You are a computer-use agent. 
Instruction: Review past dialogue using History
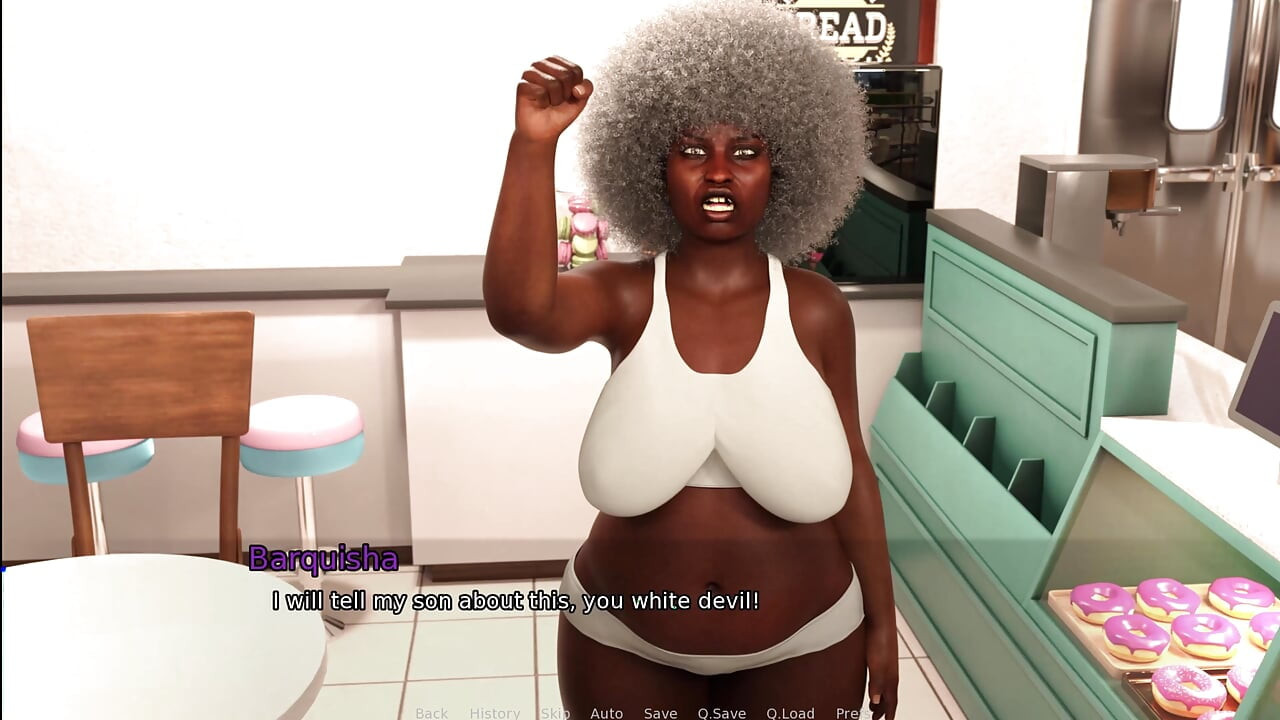[x=494, y=713]
